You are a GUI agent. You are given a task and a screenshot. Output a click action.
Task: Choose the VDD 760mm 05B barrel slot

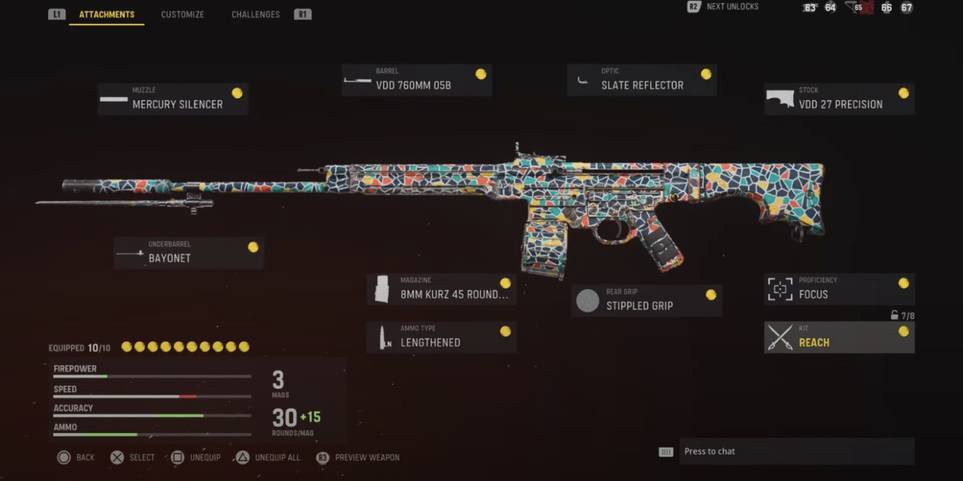[x=416, y=80]
